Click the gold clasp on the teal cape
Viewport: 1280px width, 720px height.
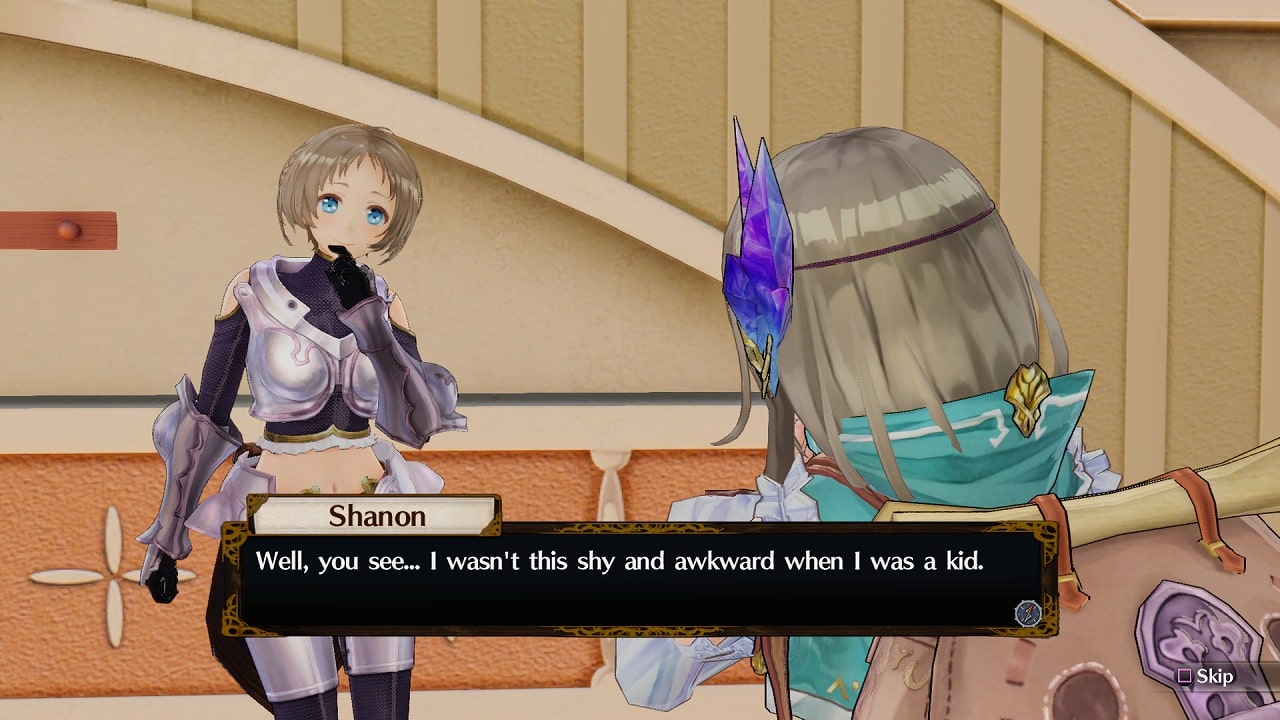[x=1029, y=392]
